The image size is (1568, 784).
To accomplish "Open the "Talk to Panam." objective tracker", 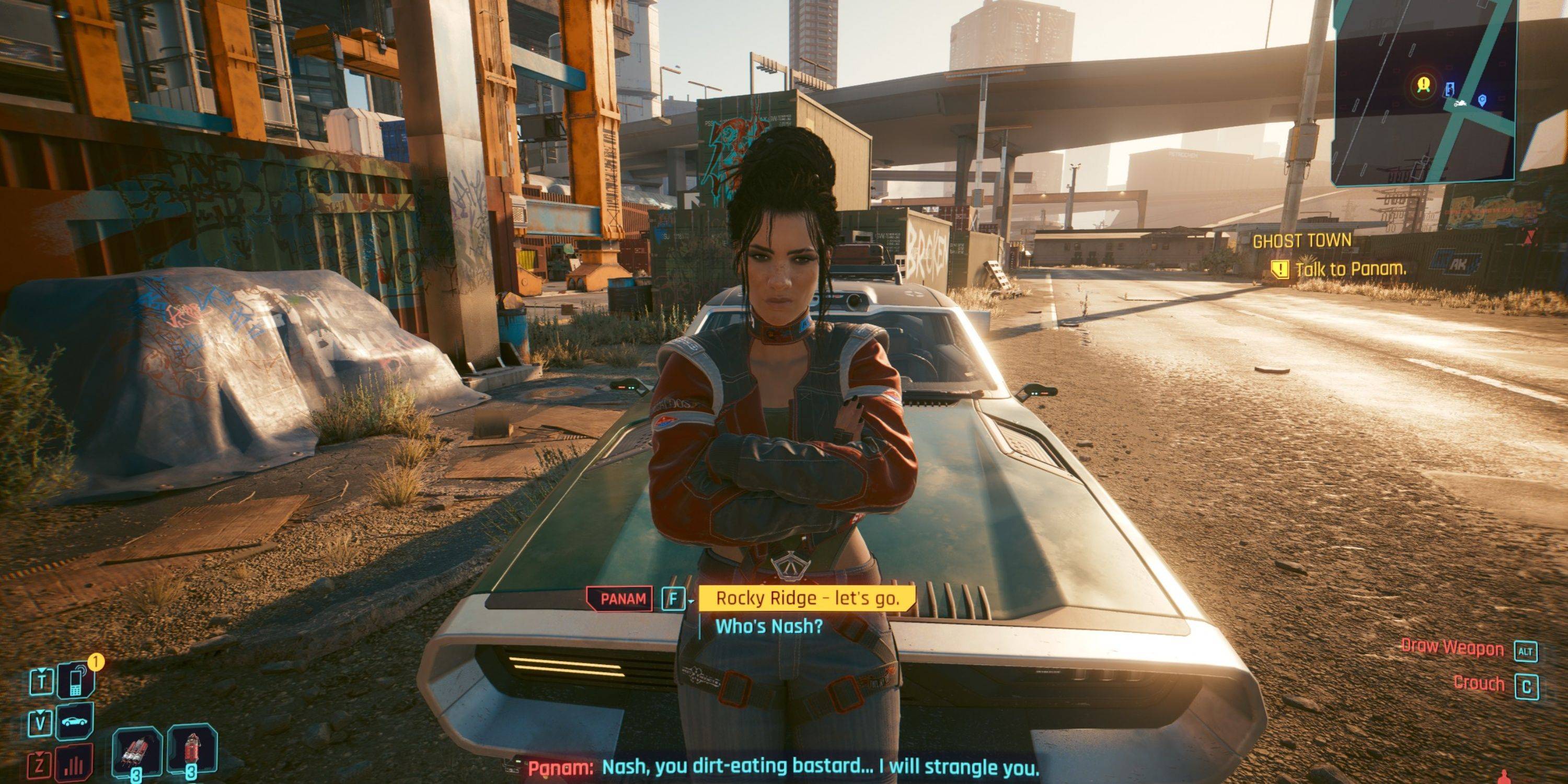I will [x=1350, y=269].
